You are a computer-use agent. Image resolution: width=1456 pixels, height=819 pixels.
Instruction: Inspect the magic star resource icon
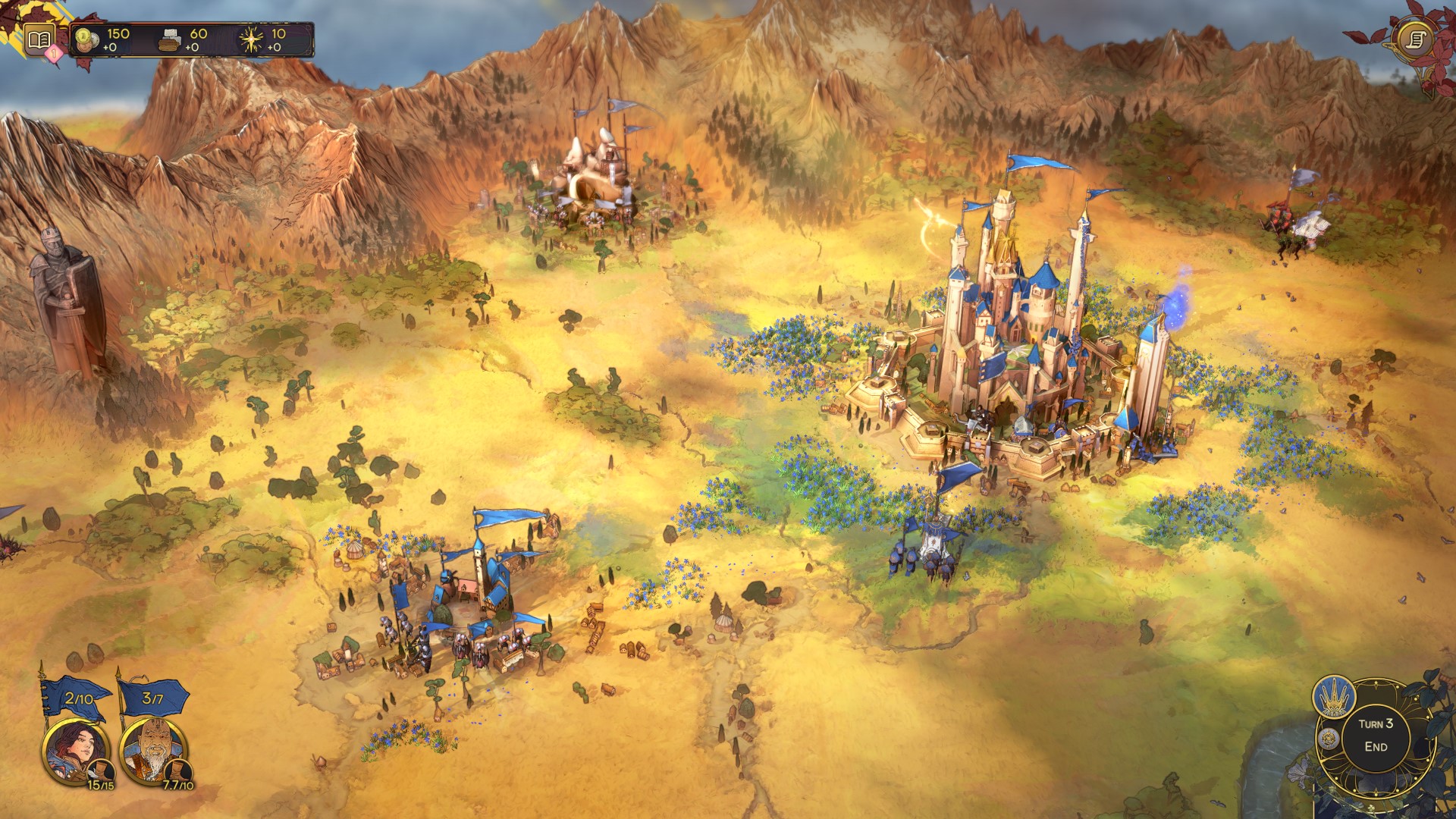pos(250,38)
